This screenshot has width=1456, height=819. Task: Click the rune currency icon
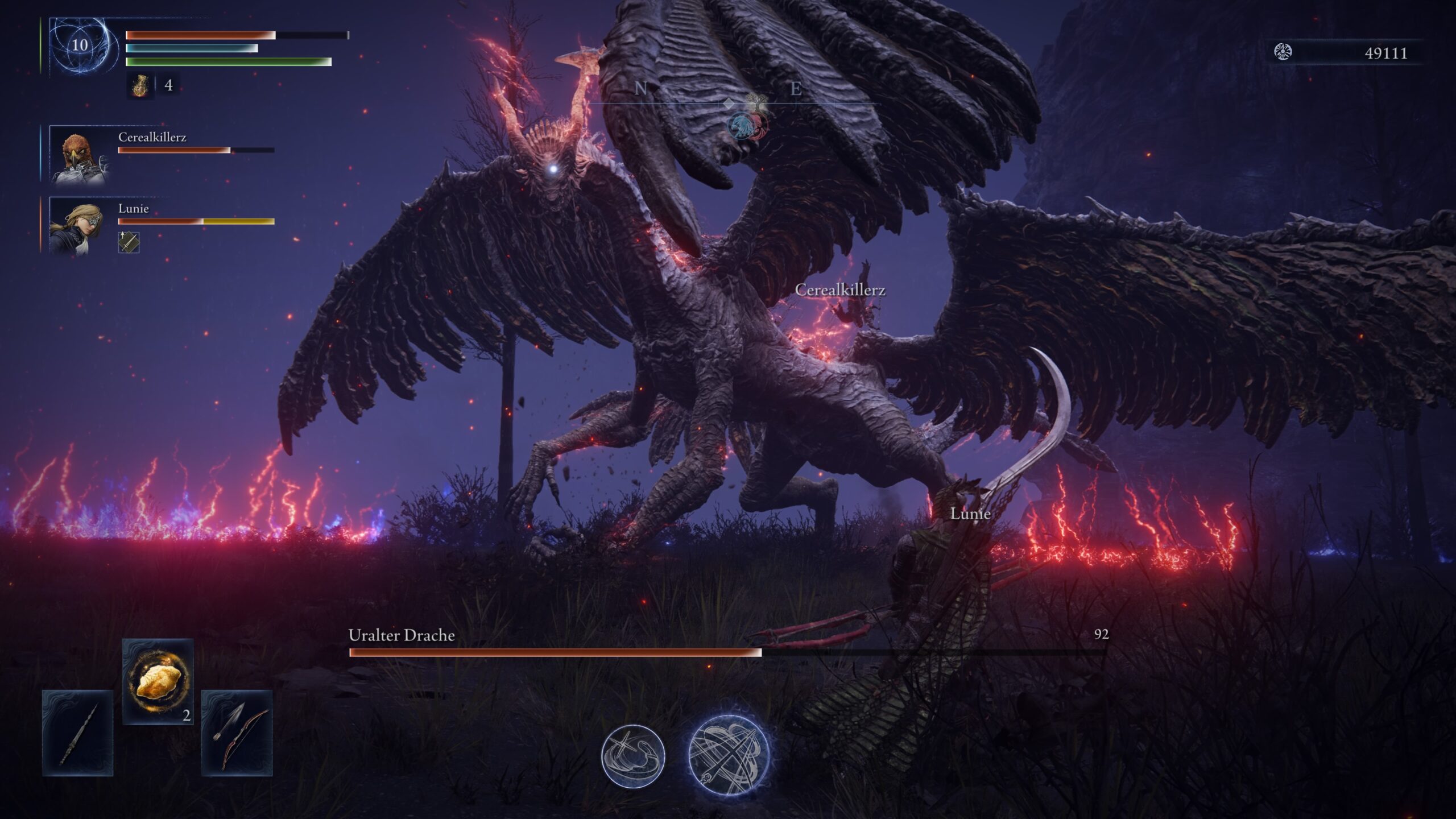[x=1283, y=52]
